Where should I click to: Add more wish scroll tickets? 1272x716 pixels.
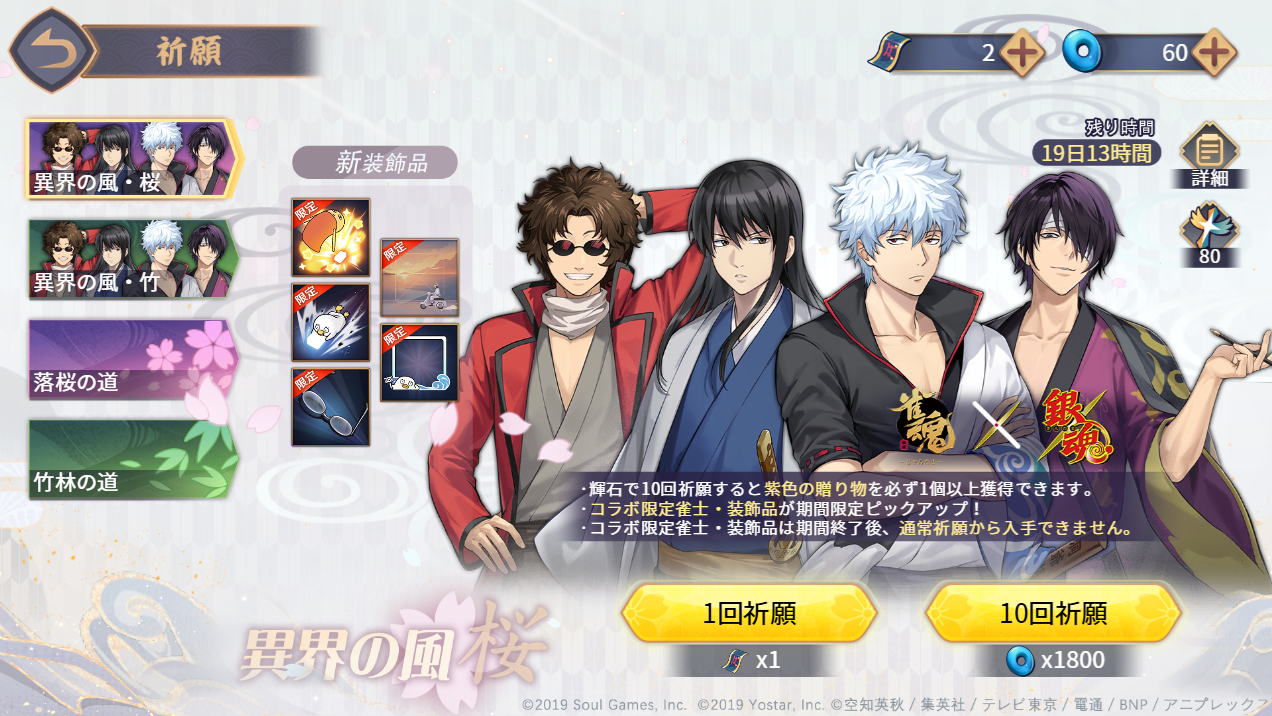tap(1023, 53)
